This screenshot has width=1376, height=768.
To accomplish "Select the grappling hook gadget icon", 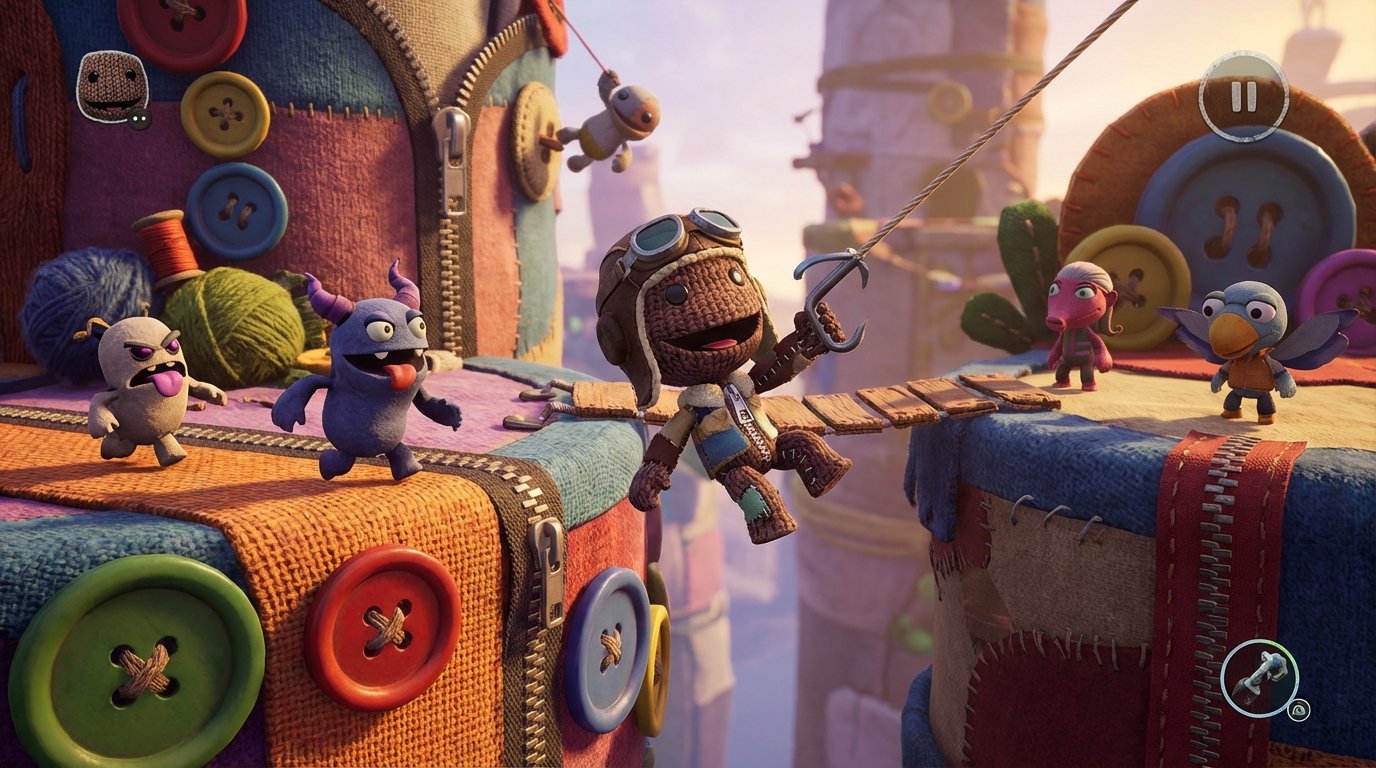I will pos(1260,678).
